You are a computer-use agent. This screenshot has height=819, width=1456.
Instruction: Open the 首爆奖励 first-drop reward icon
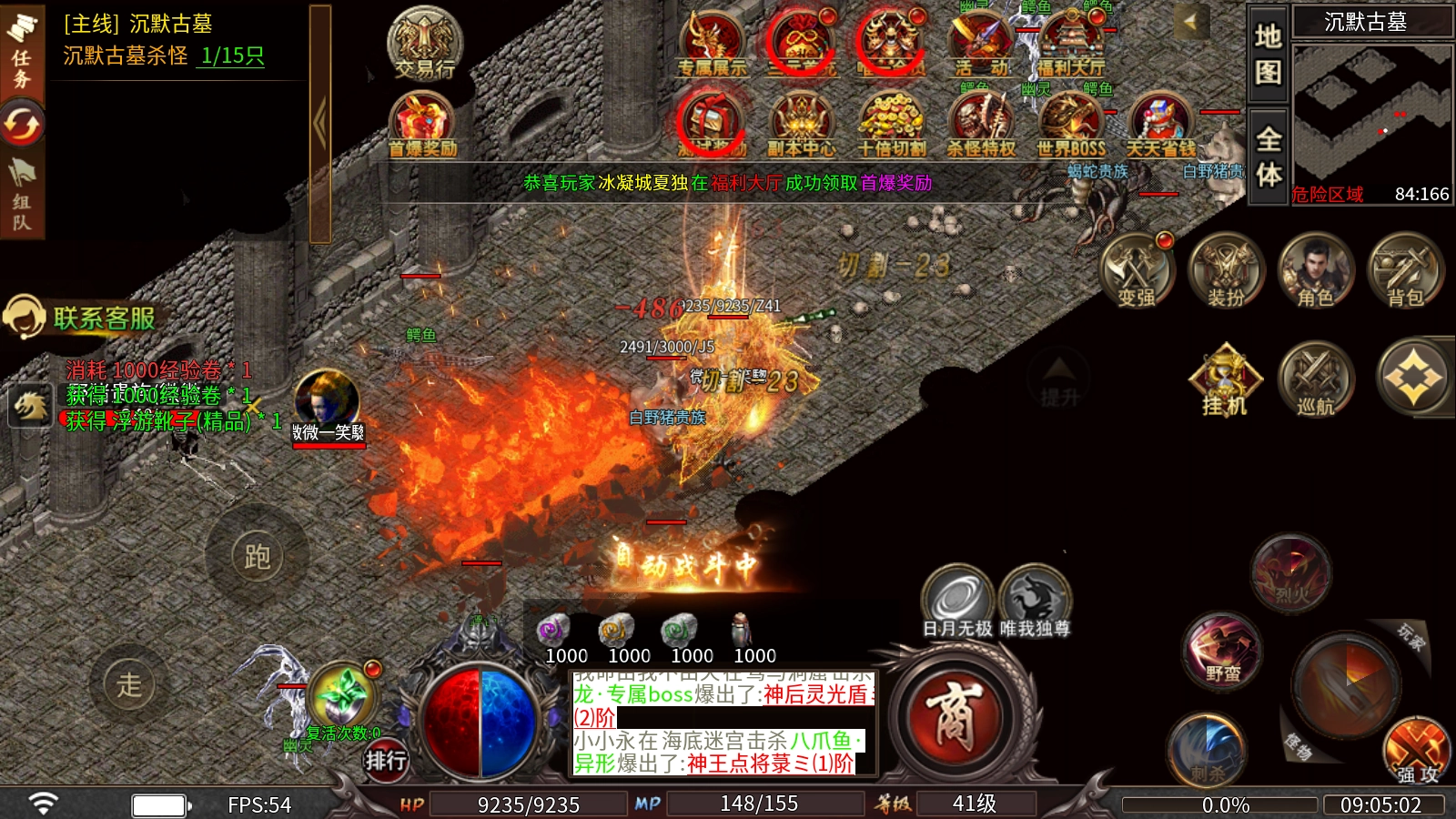[x=422, y=126]
